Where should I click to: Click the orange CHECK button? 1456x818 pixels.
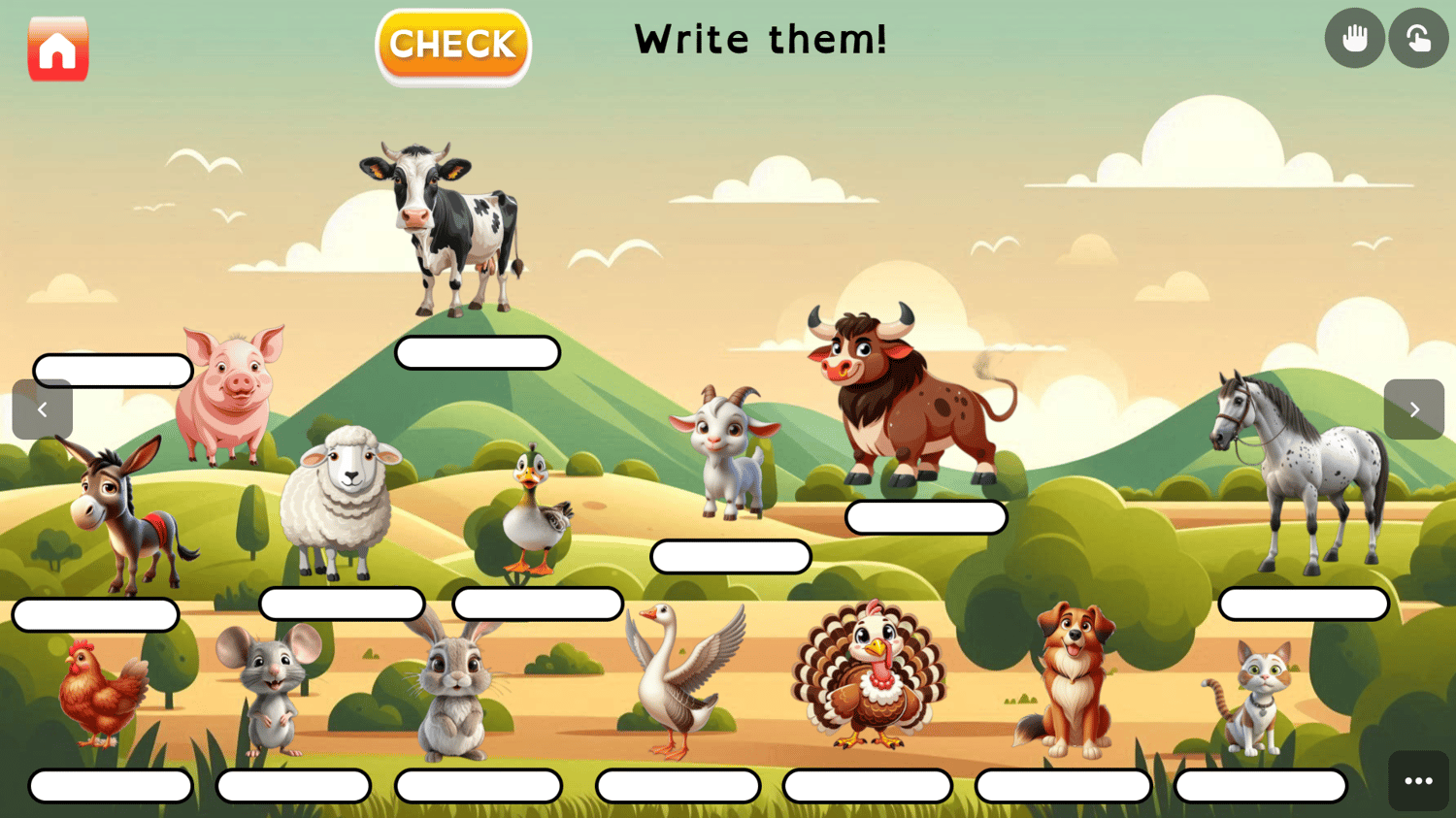[x=453, y=46]
